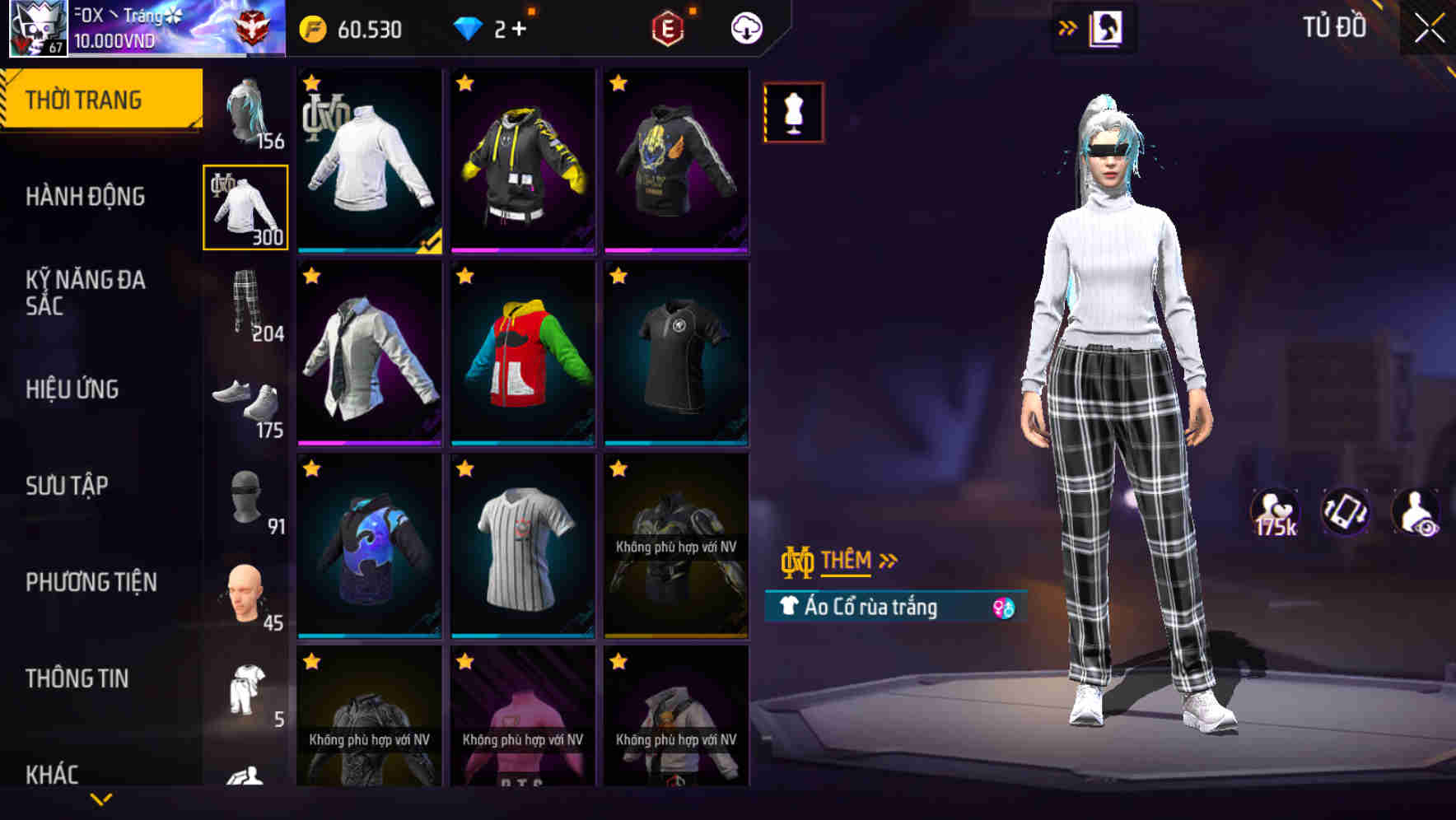Select the mannequin display icon
This screenshot has height=820, width=1456.
click(793, 112)
